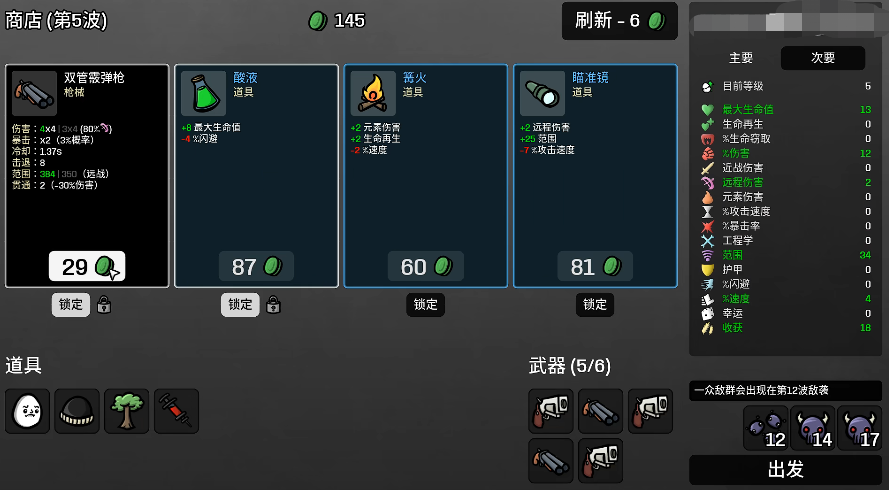Select the white egg-faced item
The width and height of the screenshot is (889, 490).
coord(27,411)
